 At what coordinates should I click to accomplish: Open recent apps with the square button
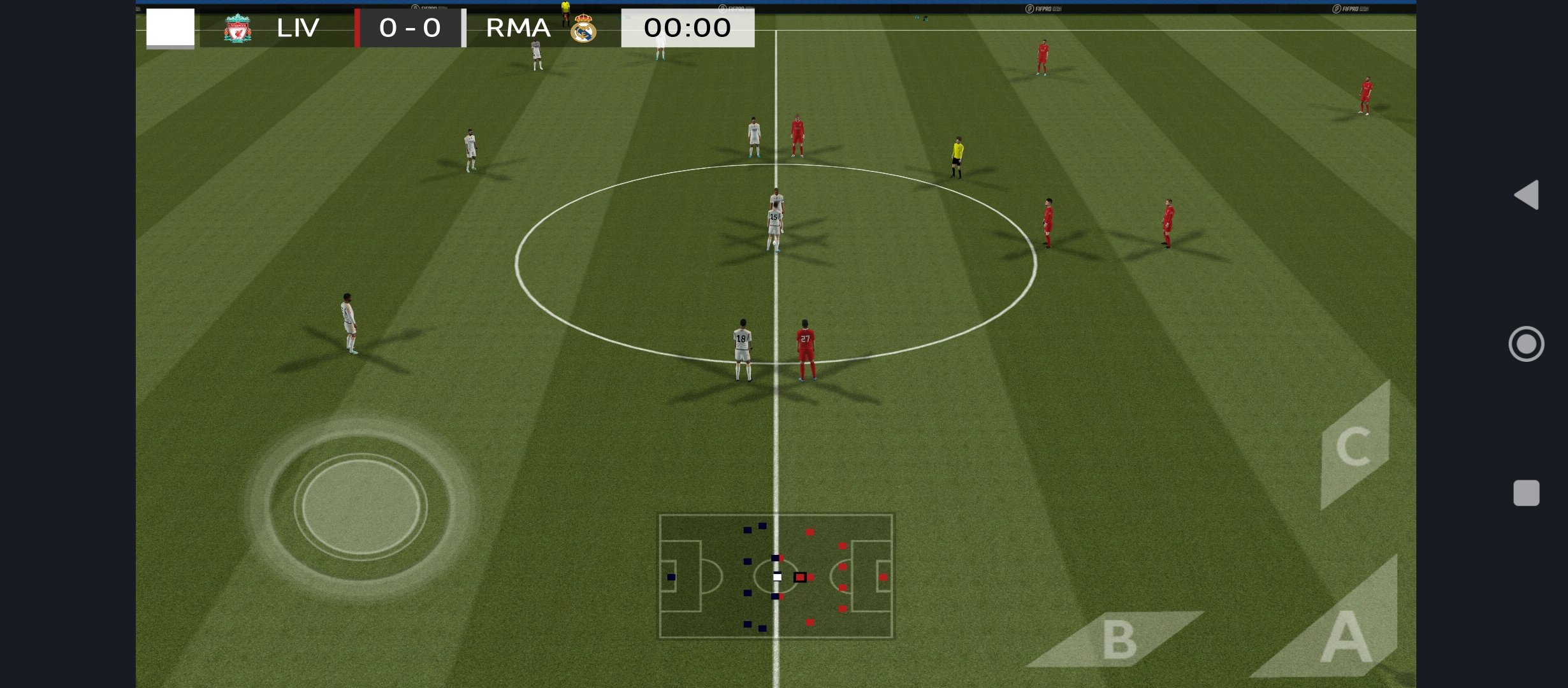pyautogui.click(x=1526, y=493)
